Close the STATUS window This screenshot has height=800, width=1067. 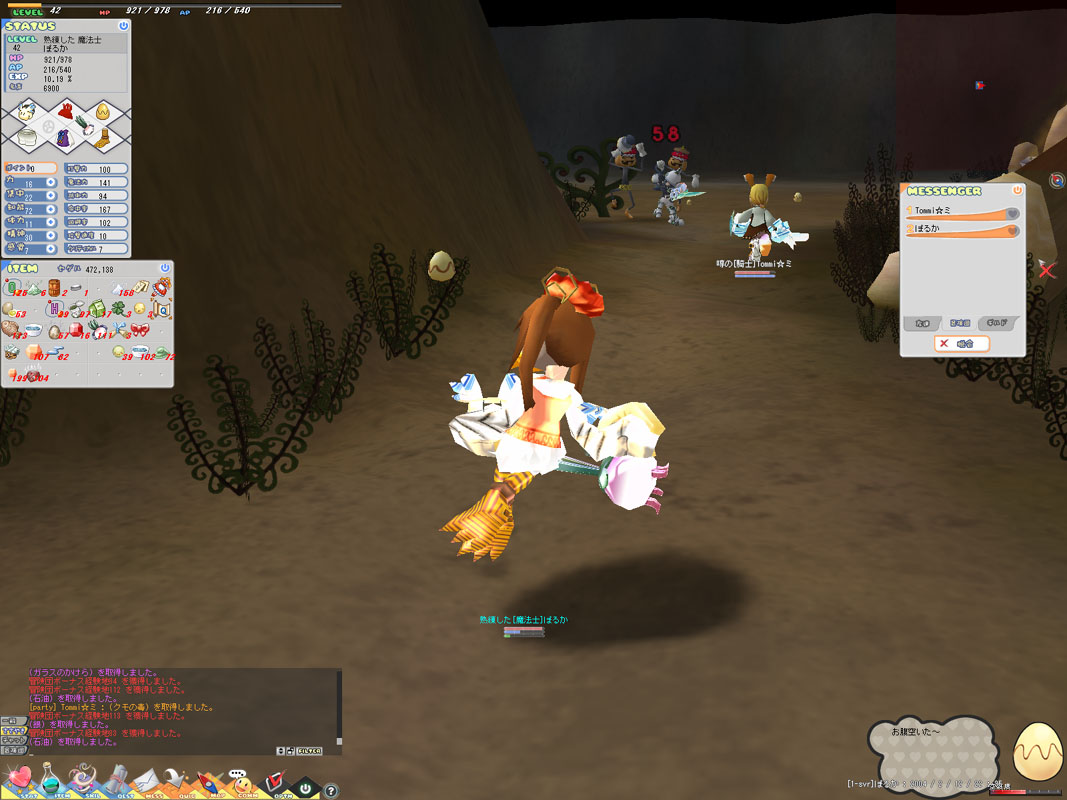(x=123, y=26)
